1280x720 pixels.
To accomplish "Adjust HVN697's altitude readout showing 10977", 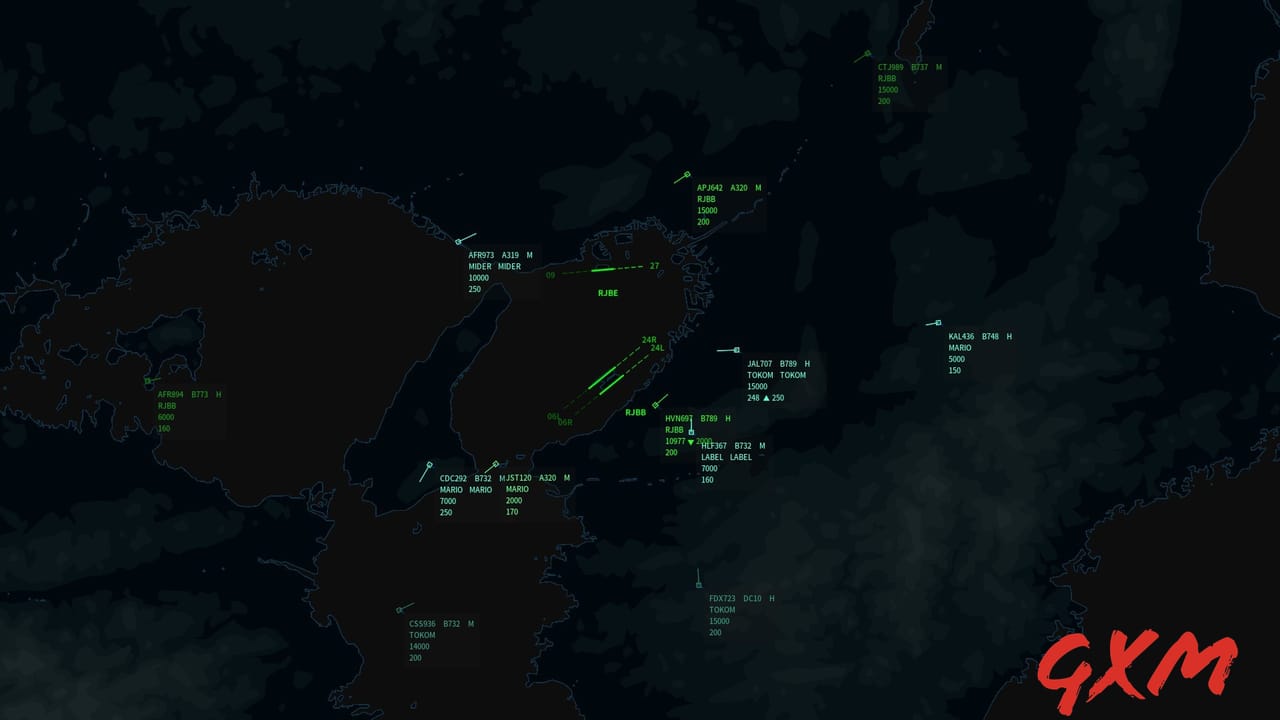I will (675, 442).
